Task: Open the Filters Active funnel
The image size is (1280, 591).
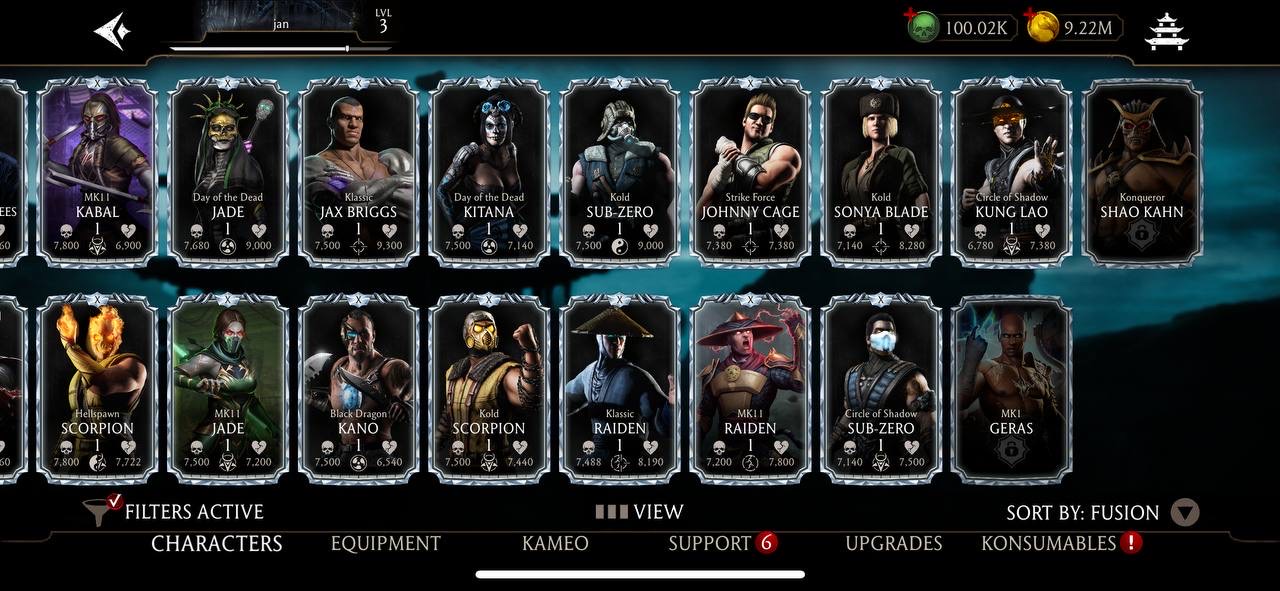Action: point(100,511)
